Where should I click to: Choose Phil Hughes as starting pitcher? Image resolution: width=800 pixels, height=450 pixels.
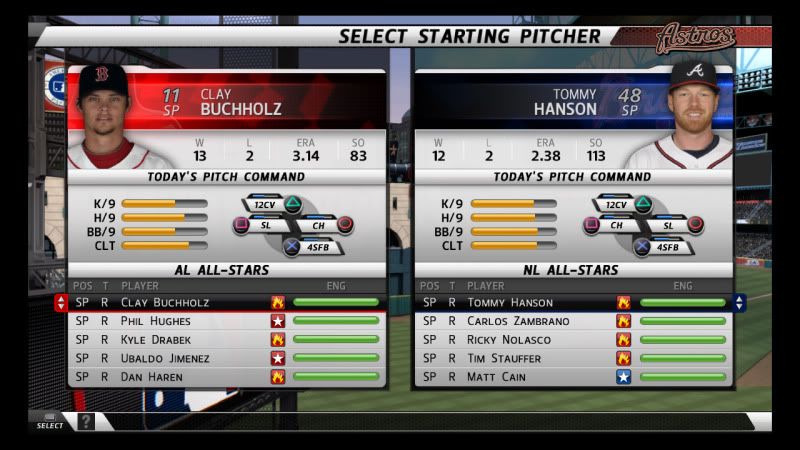click(155, 321)
